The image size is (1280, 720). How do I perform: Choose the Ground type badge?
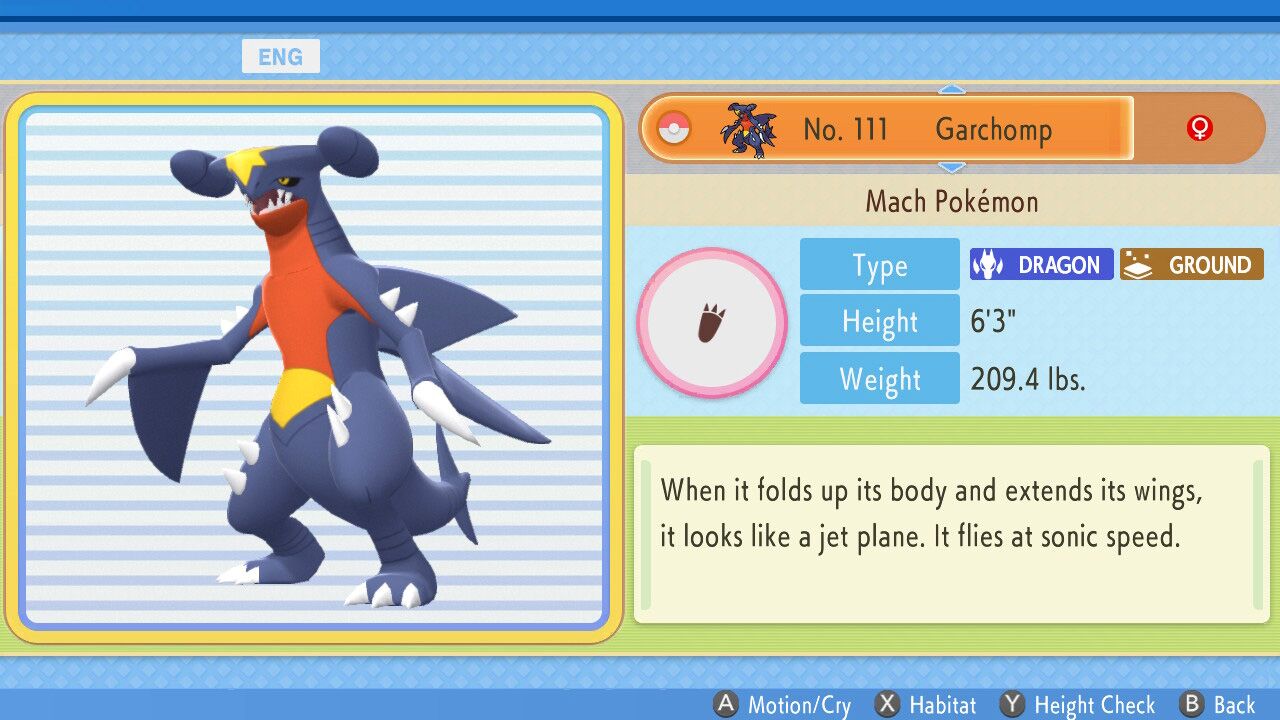pos(1191,265)
